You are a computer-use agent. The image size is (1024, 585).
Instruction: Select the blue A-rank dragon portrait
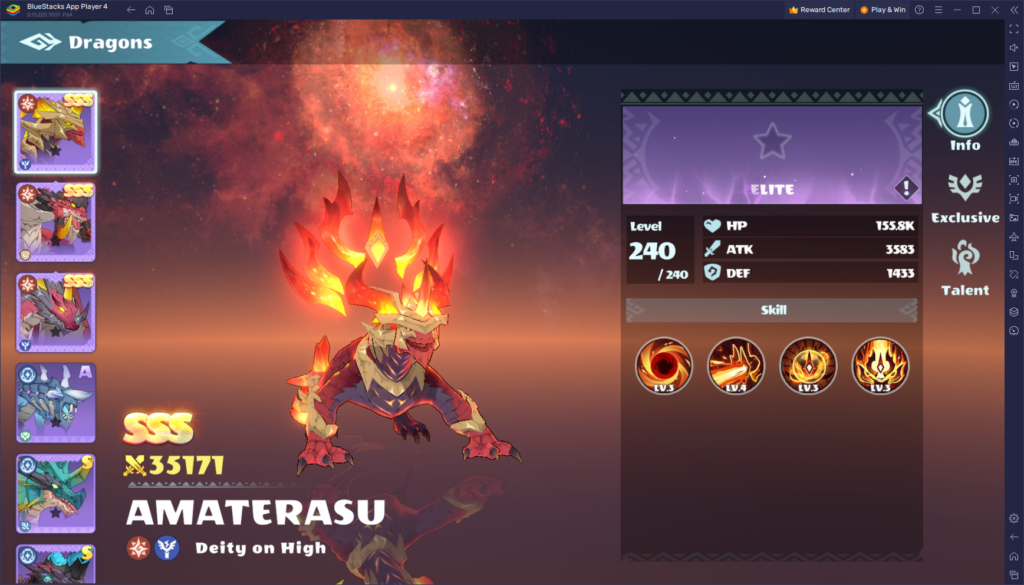click(x=56, y=403)
